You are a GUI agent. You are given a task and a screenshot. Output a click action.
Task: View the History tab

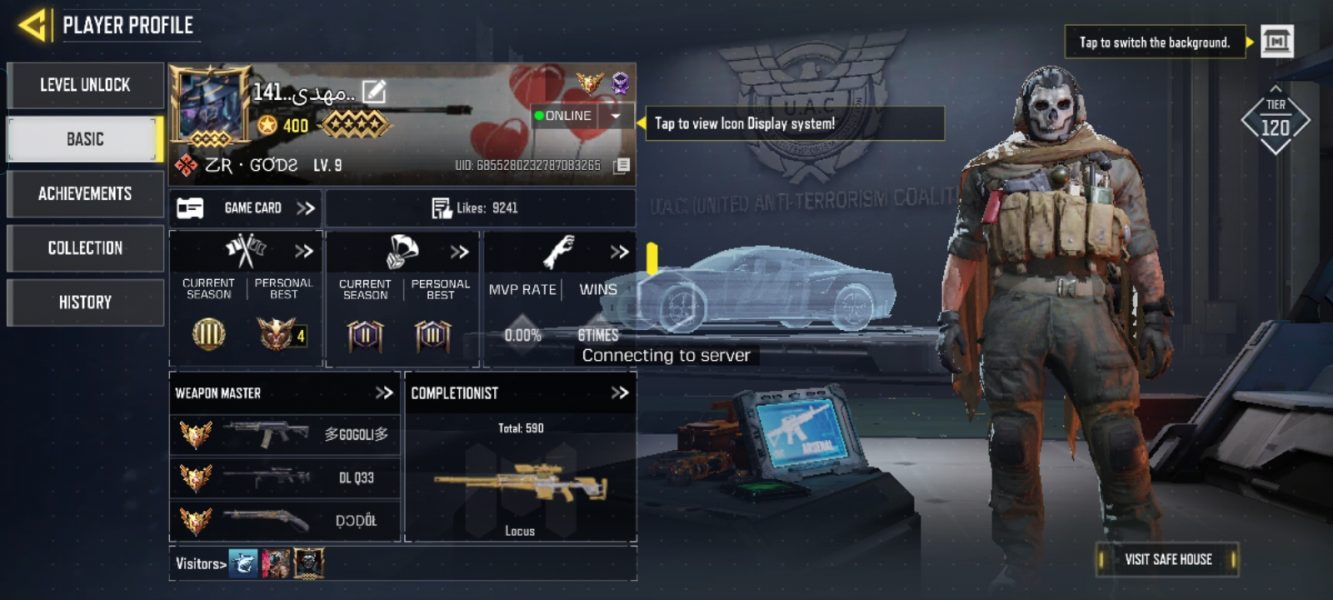tap(85, 302)
